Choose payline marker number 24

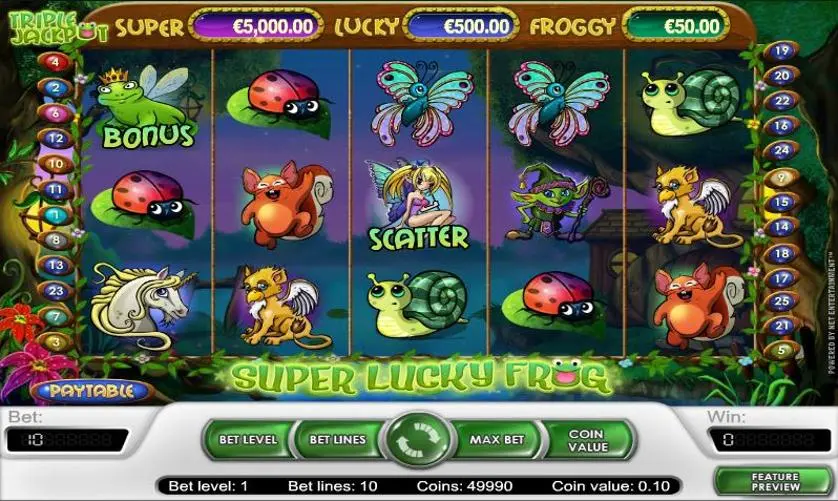(x=783, y=151)
